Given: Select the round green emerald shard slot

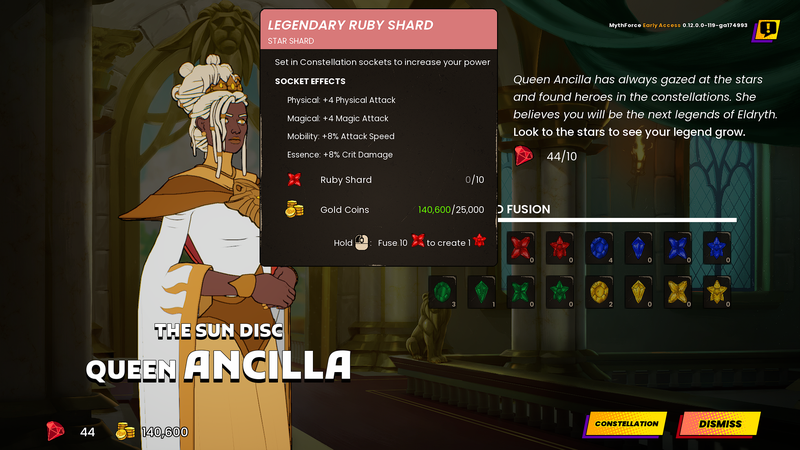Looking at the screenshot, I should coord(444,291).
